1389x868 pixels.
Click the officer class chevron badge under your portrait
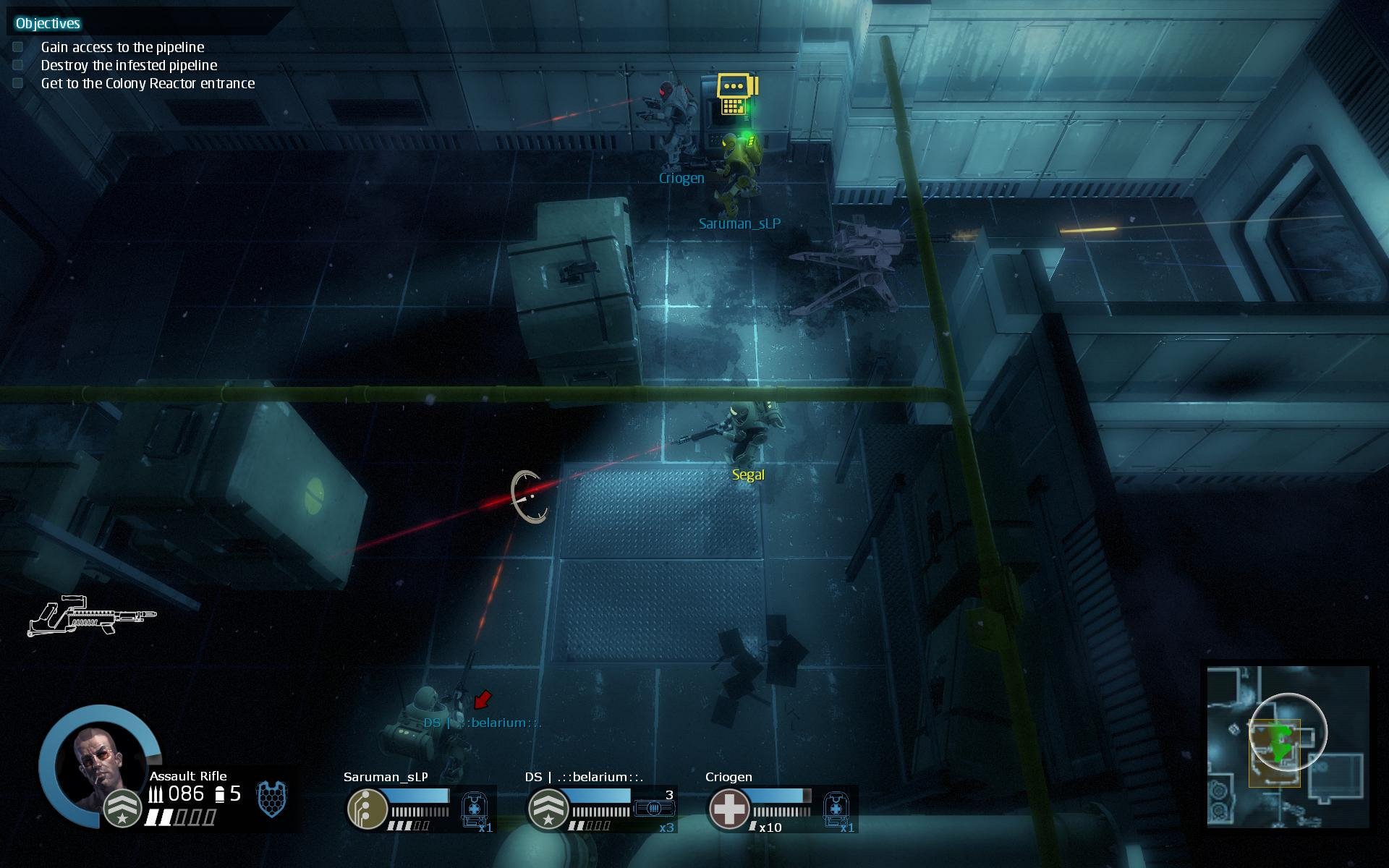122,809
